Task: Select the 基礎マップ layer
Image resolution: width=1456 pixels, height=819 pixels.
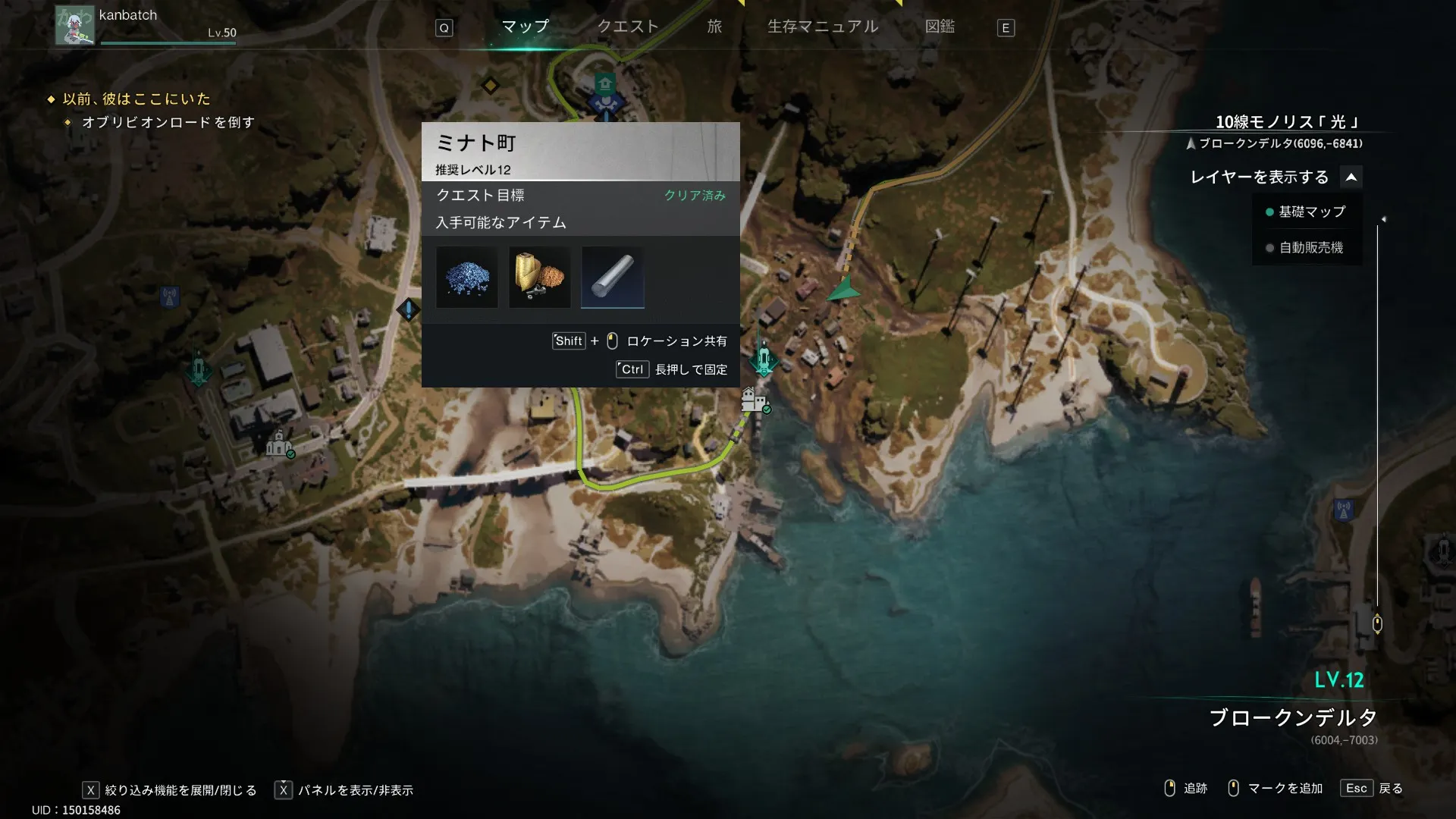Action: tap(1311, 212)
